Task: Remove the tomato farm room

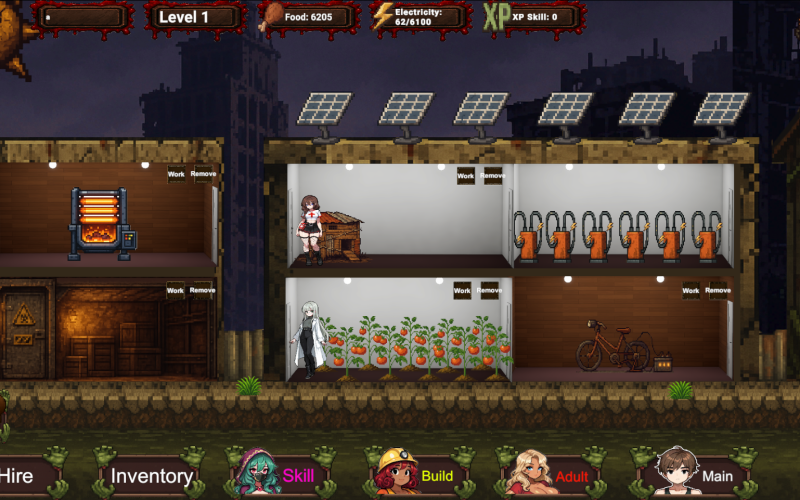Action: click(489, 291)
